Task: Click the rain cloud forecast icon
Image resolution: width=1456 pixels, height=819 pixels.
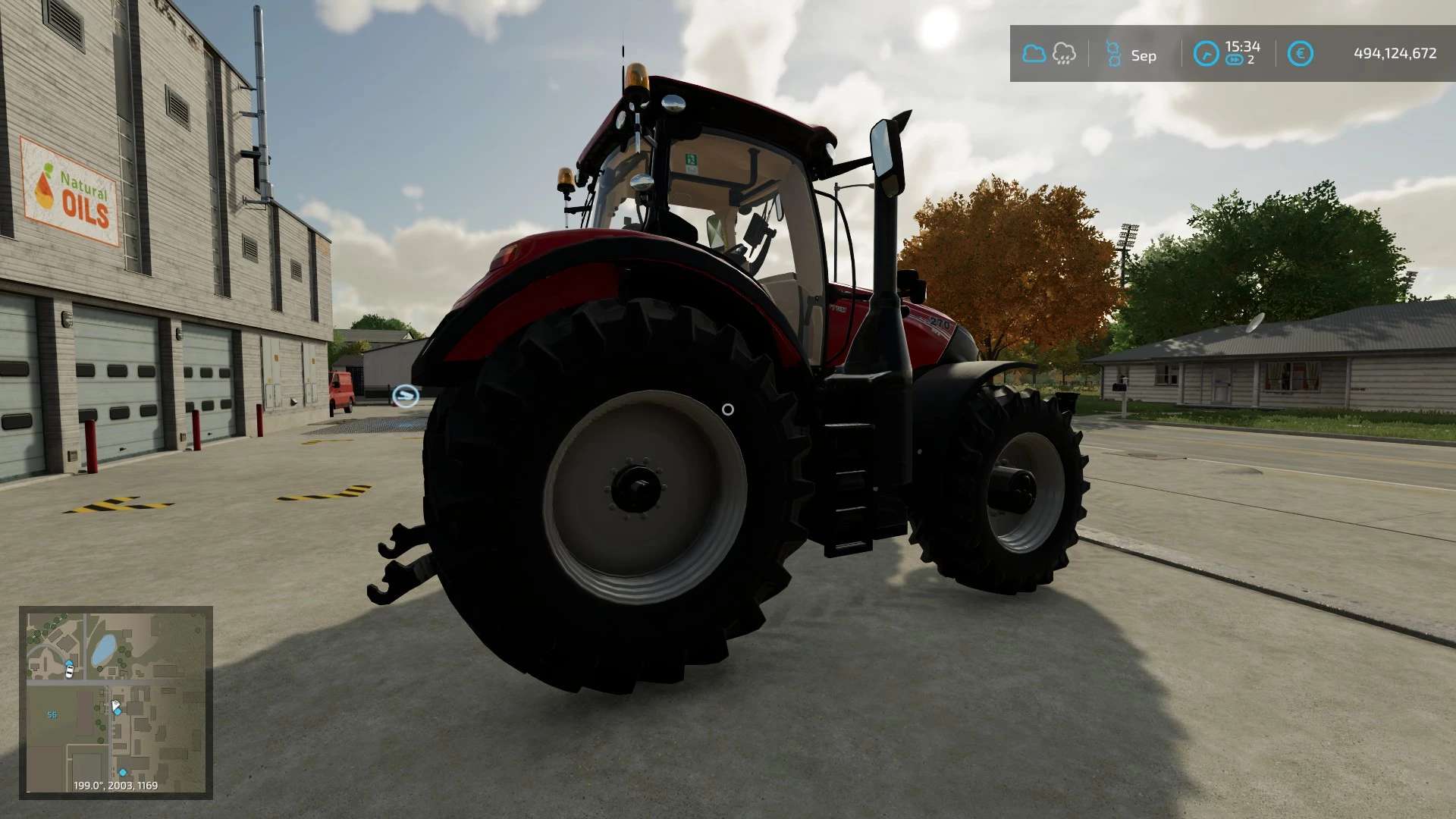Action: pos(1064,54)
